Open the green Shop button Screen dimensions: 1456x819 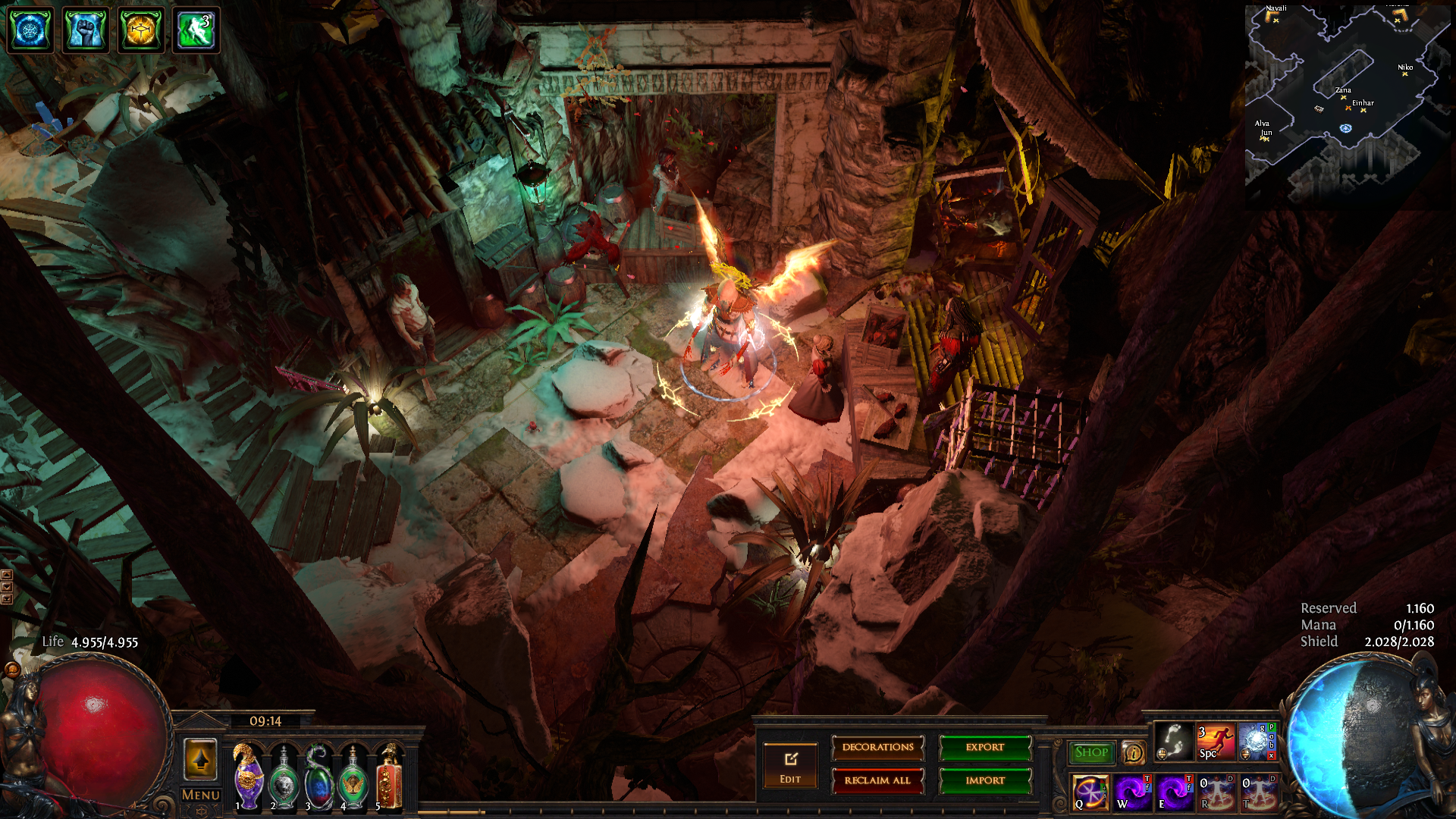(1091, 752)
